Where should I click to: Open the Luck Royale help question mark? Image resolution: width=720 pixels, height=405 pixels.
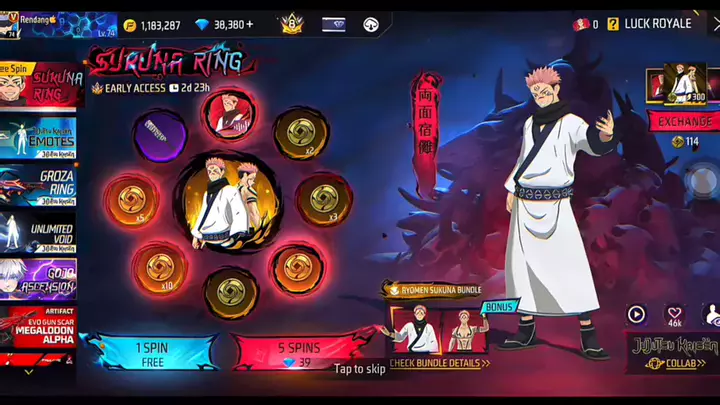coord(613,24)
